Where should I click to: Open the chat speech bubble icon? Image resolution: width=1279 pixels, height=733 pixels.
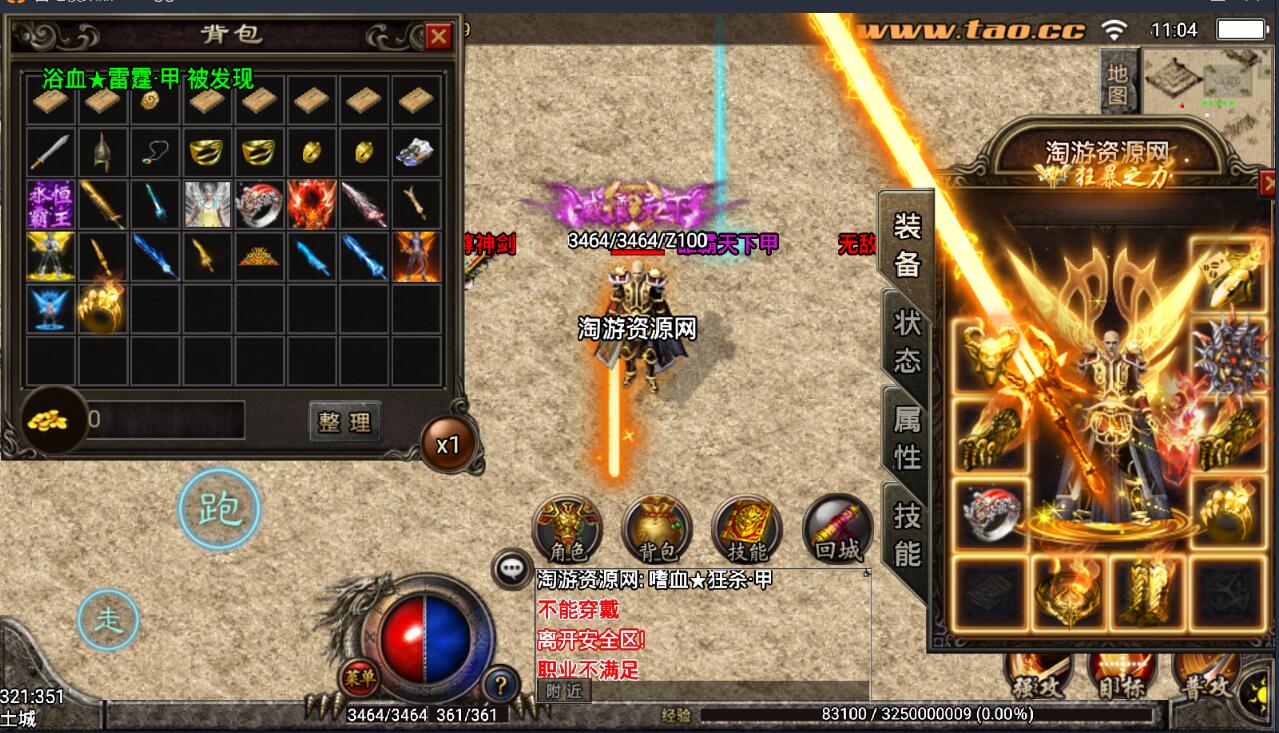pyautogui.click(x=512, y=570)
